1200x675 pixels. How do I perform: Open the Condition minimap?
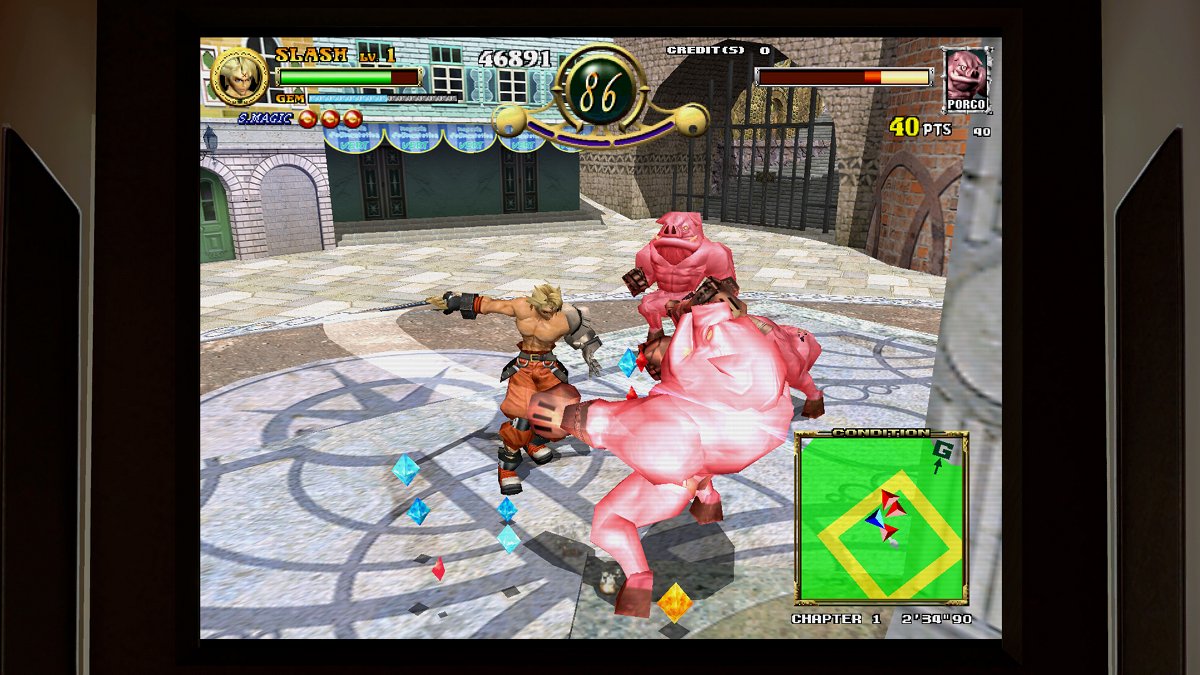(881, 520)
